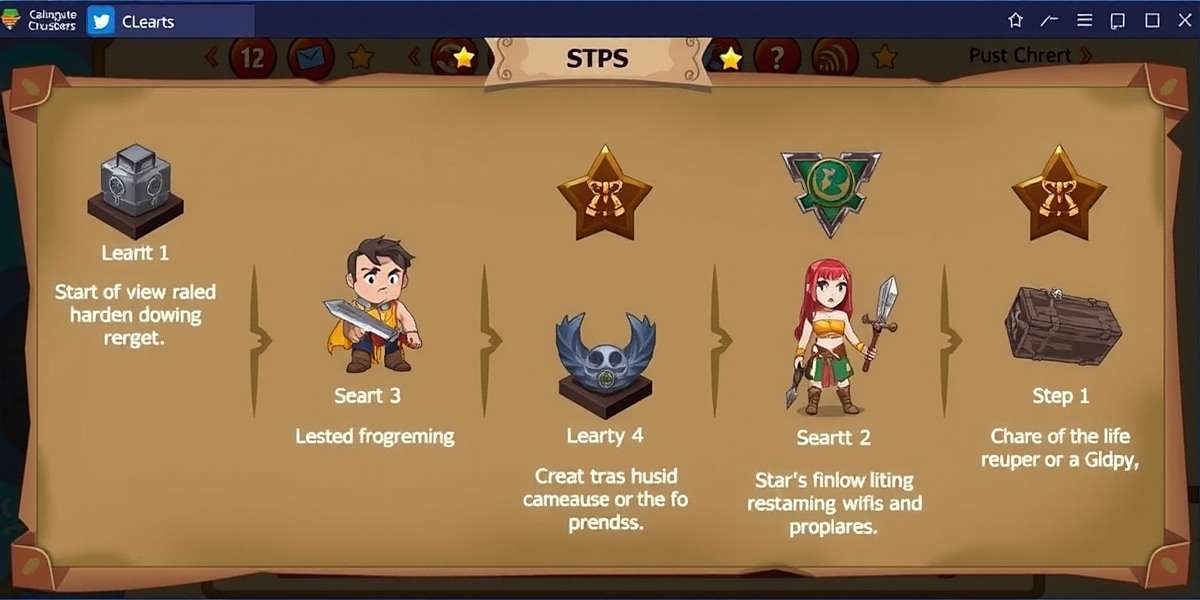The image size is (1200, 600).
Task: Click the star medal above Learty 4
Action: (x=604, y=193)
